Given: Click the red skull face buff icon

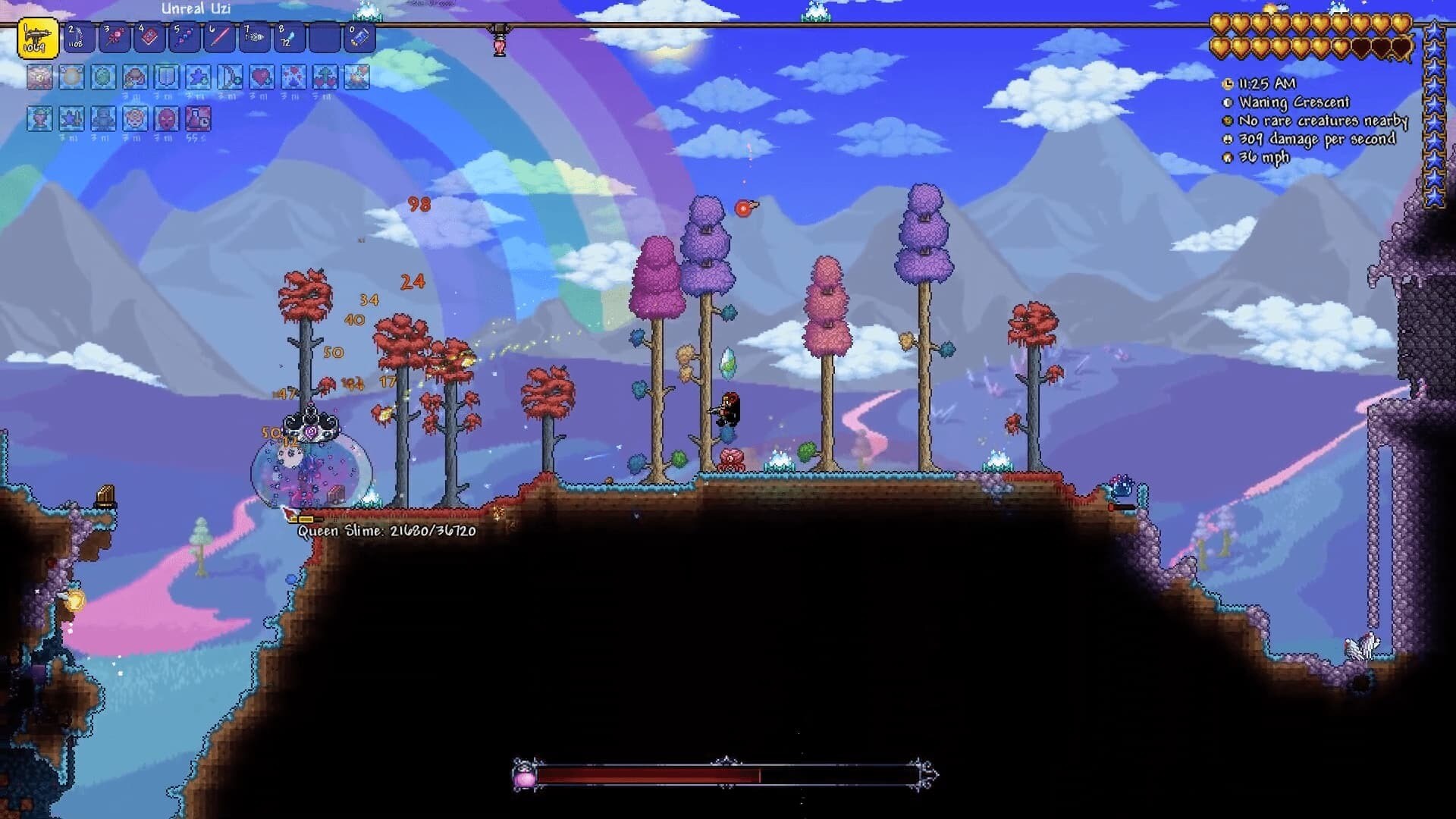Looking at the screenshot, I should click(x=166, y=119).
